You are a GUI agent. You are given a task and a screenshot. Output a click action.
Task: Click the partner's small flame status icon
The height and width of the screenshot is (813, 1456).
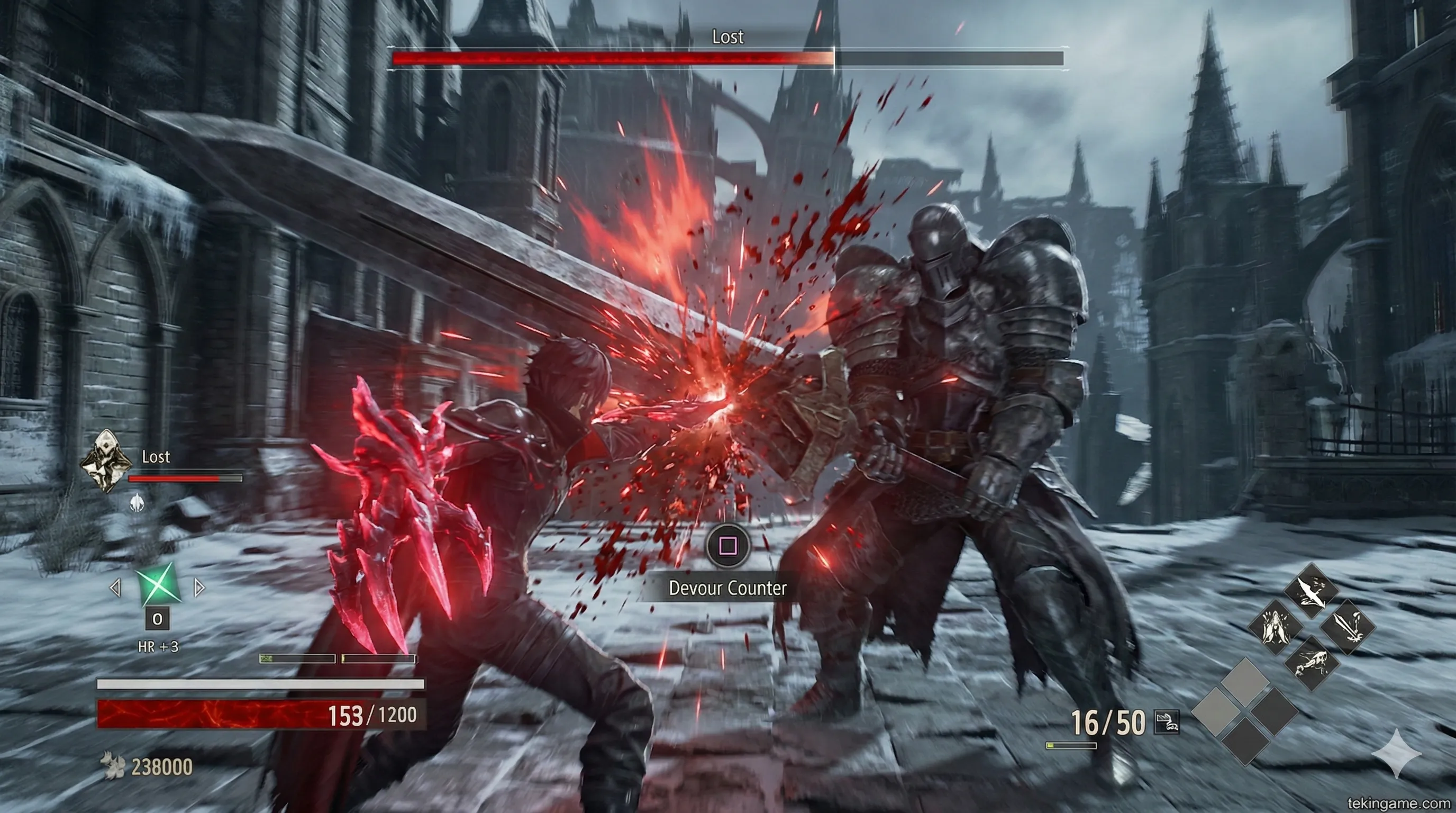137,503
